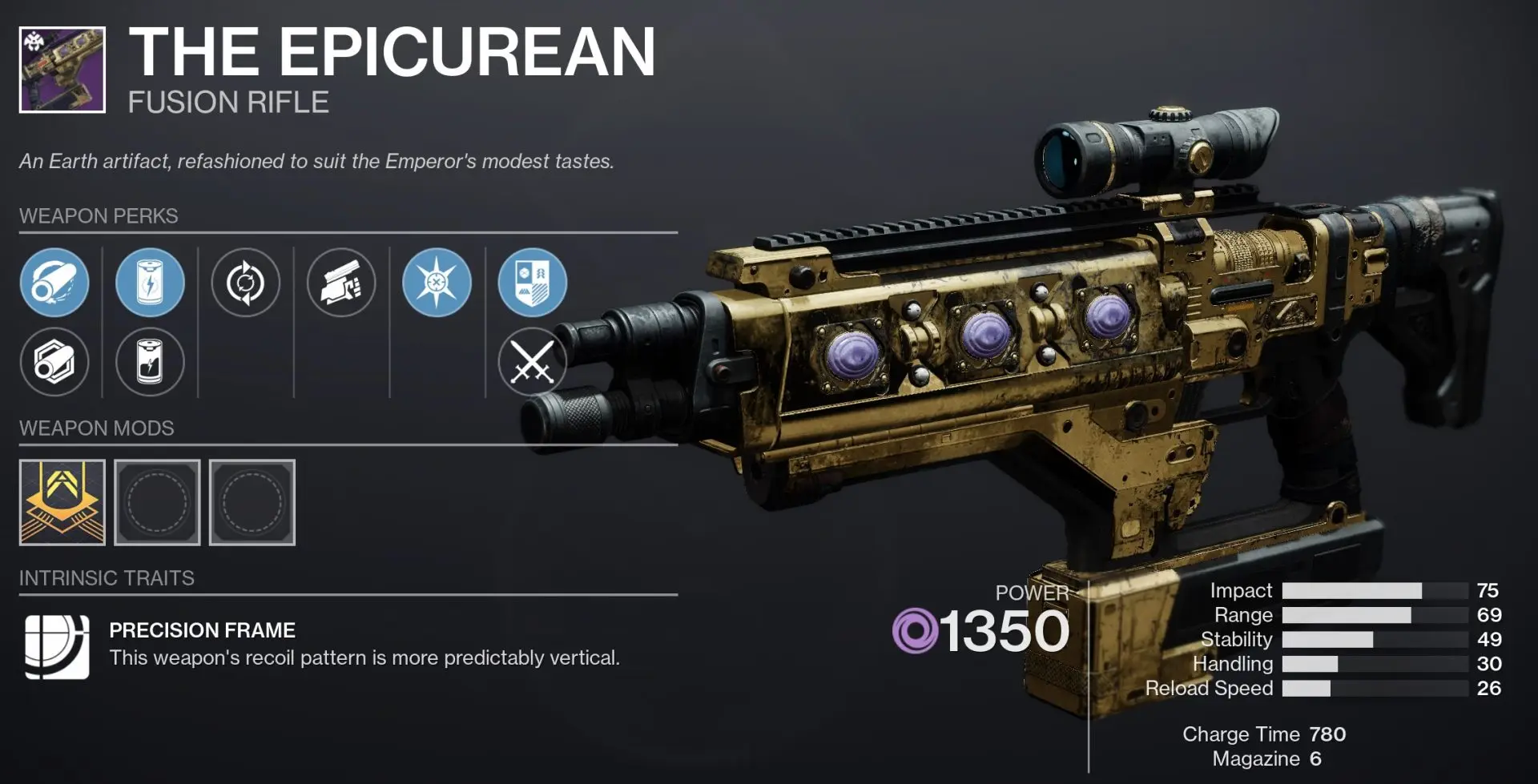Select the alternate battery perk option

click(x=149, y=362)
